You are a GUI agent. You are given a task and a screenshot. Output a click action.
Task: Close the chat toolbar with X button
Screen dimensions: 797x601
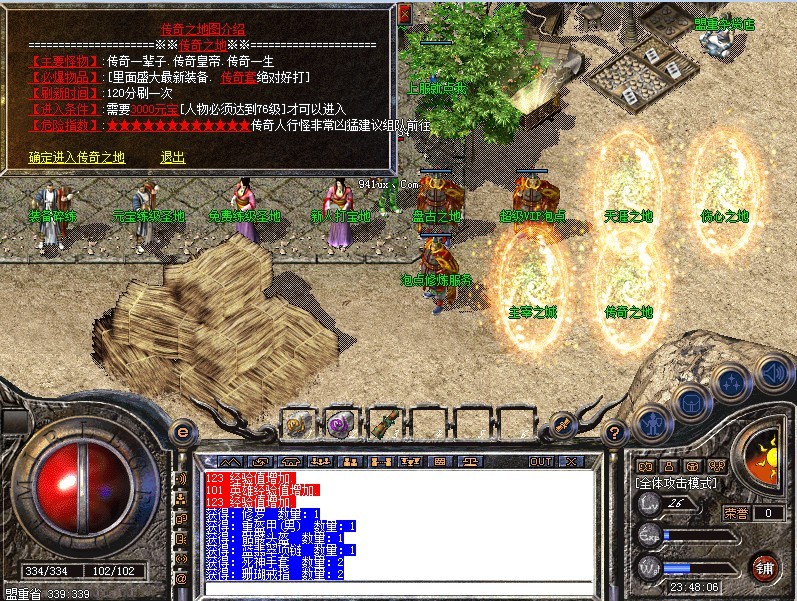coord(571,462)
